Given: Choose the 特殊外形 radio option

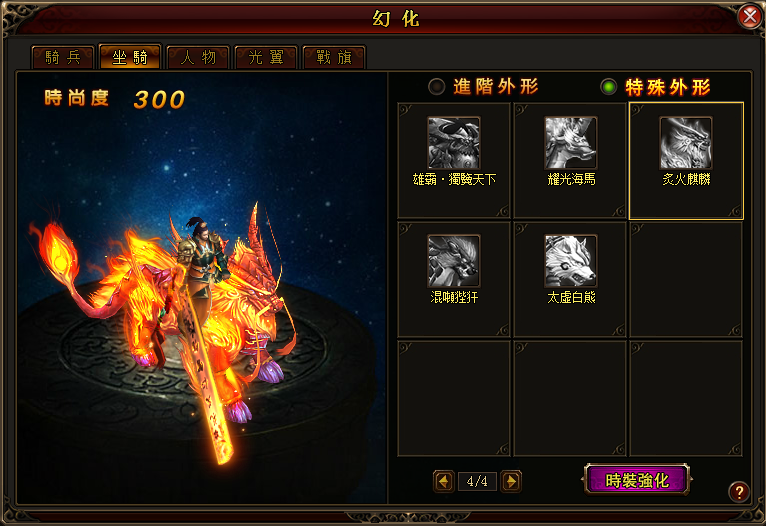Looking at the screenshot, I should (609, 87).
